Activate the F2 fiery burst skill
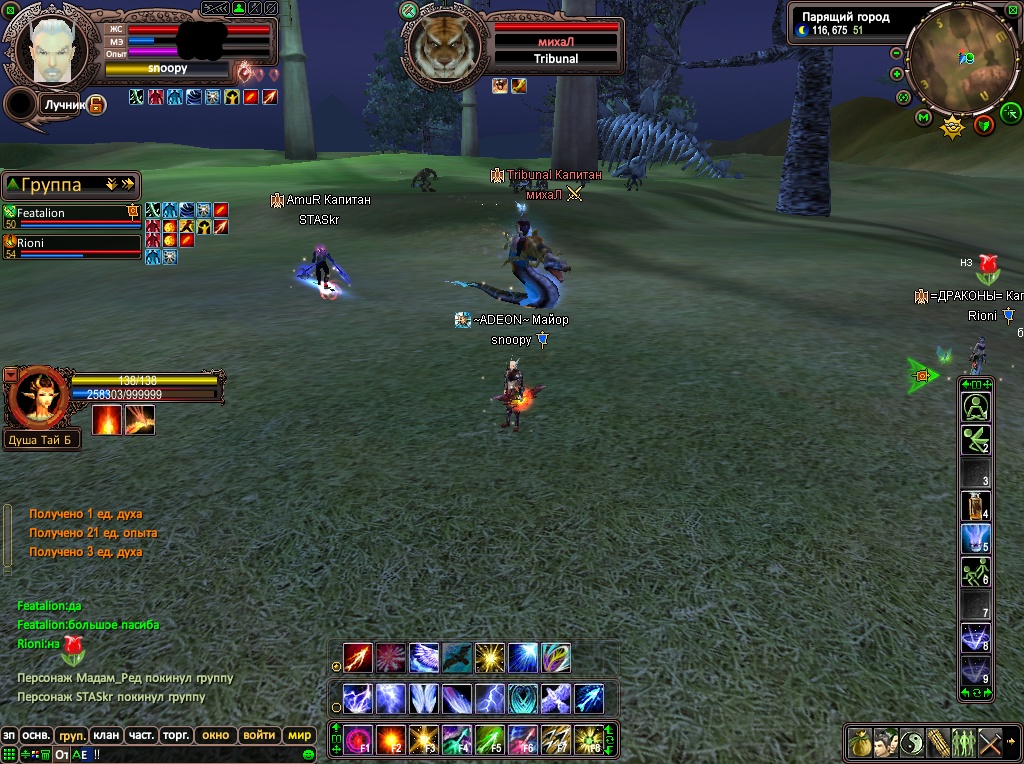Viewport: 1024px width, 764px height. click(x=391, y=740)
